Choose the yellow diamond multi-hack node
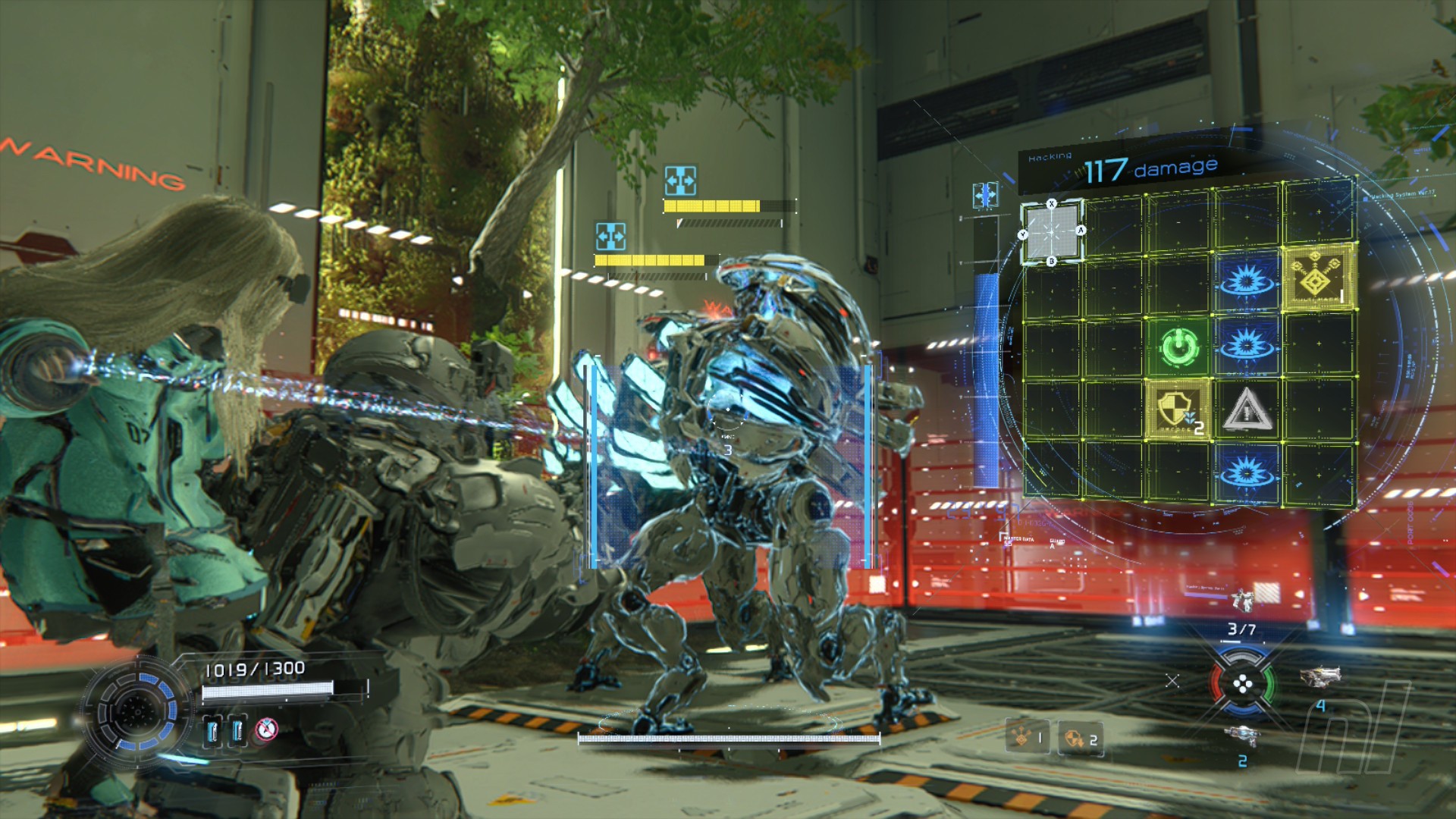The height and width of the screenshot is (819, 1456). pos(1319,278)
